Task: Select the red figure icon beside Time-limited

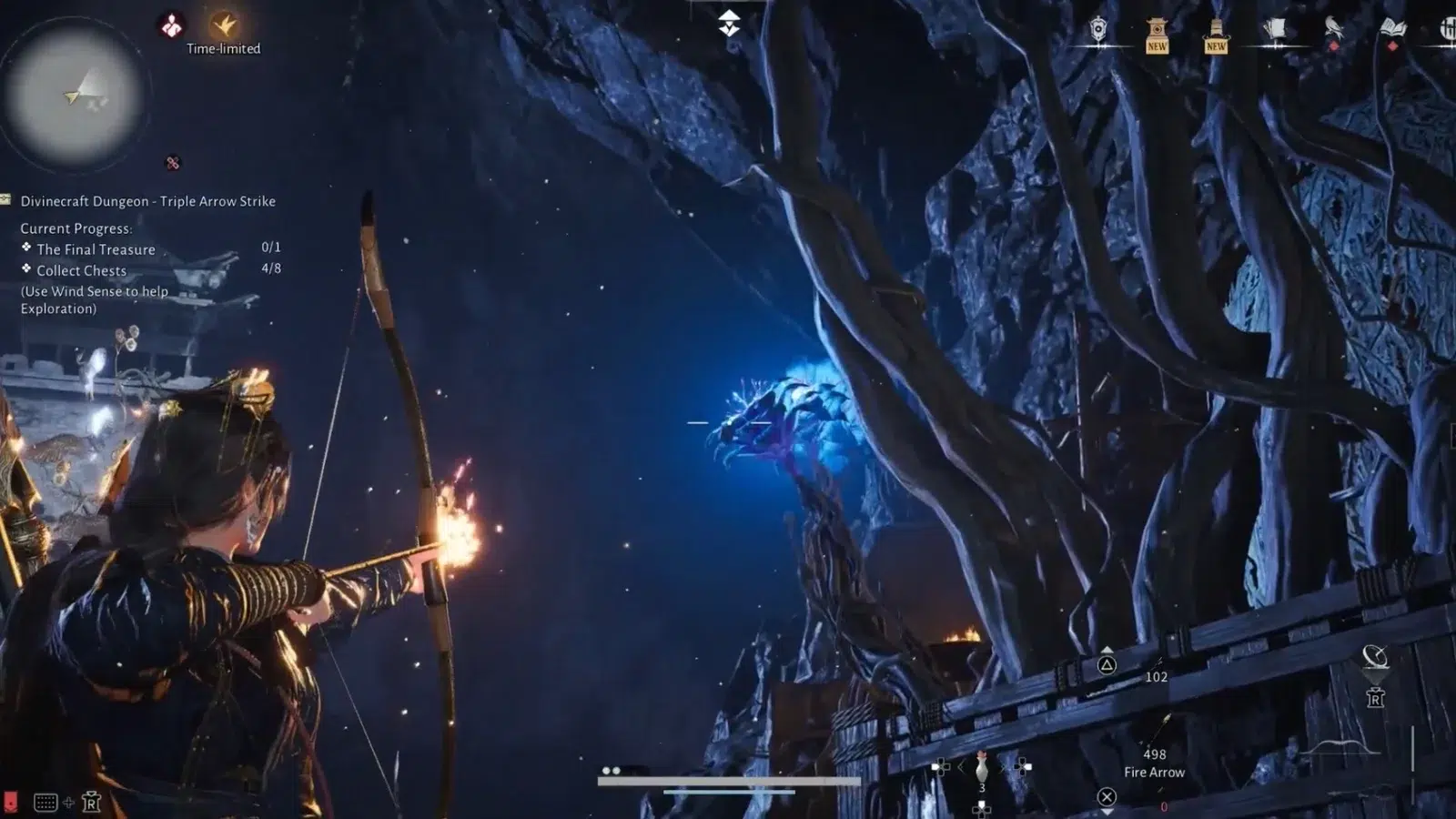Action: pyautogui.click(x=171, y=25)
